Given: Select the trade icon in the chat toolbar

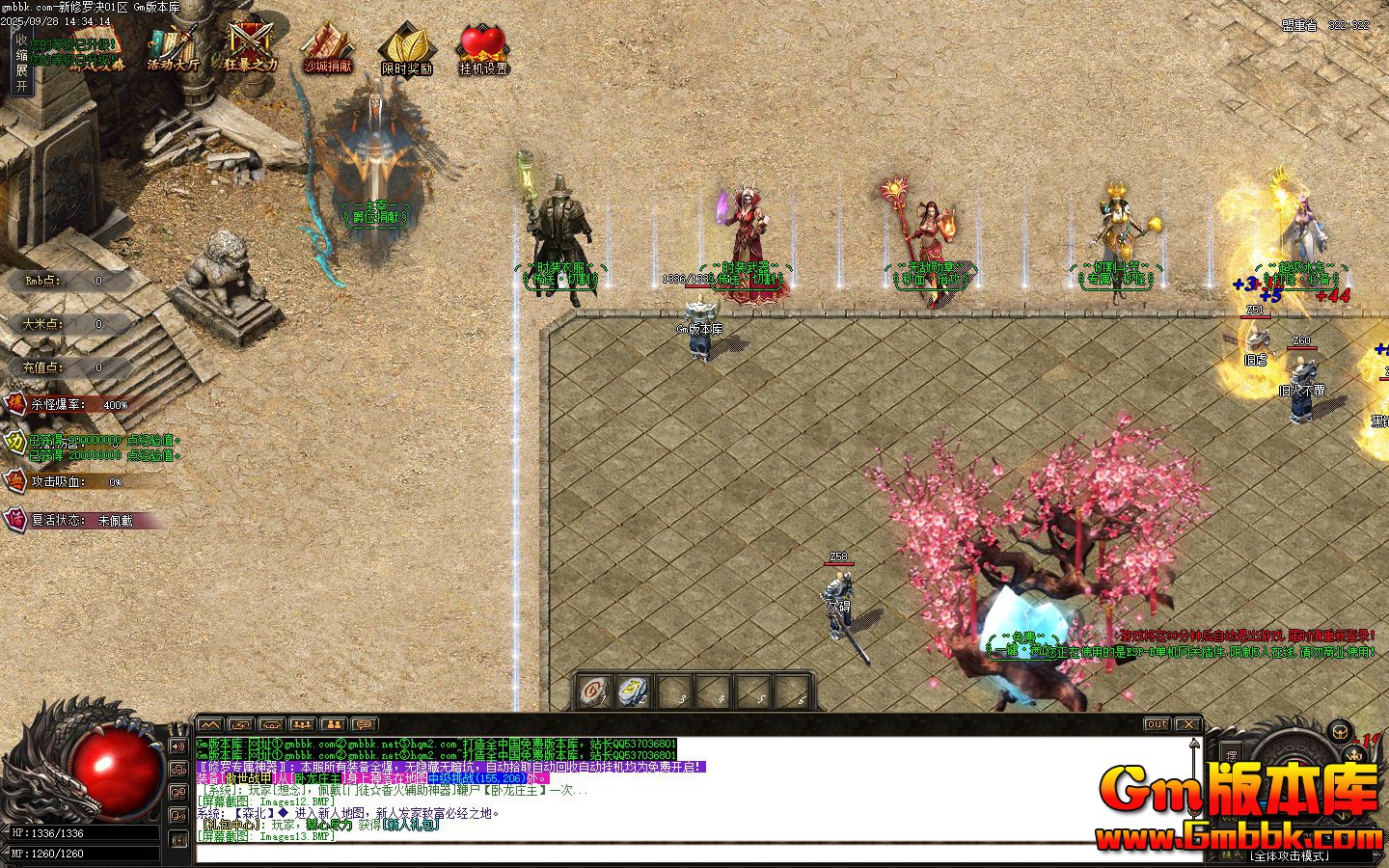Looking at the screenshot, I should (240, 725).
